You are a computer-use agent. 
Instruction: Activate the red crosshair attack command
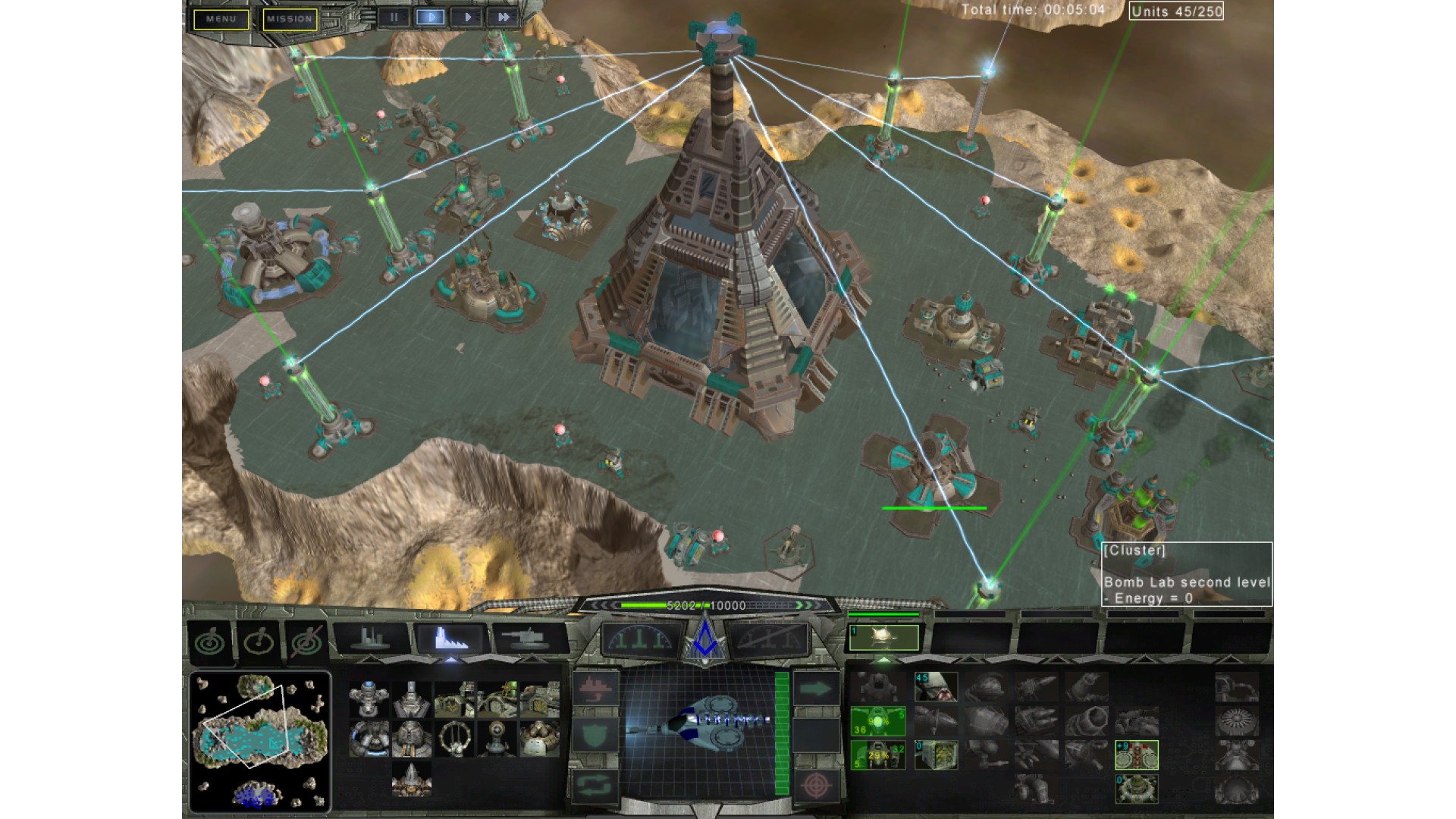(x=817, y=784)
